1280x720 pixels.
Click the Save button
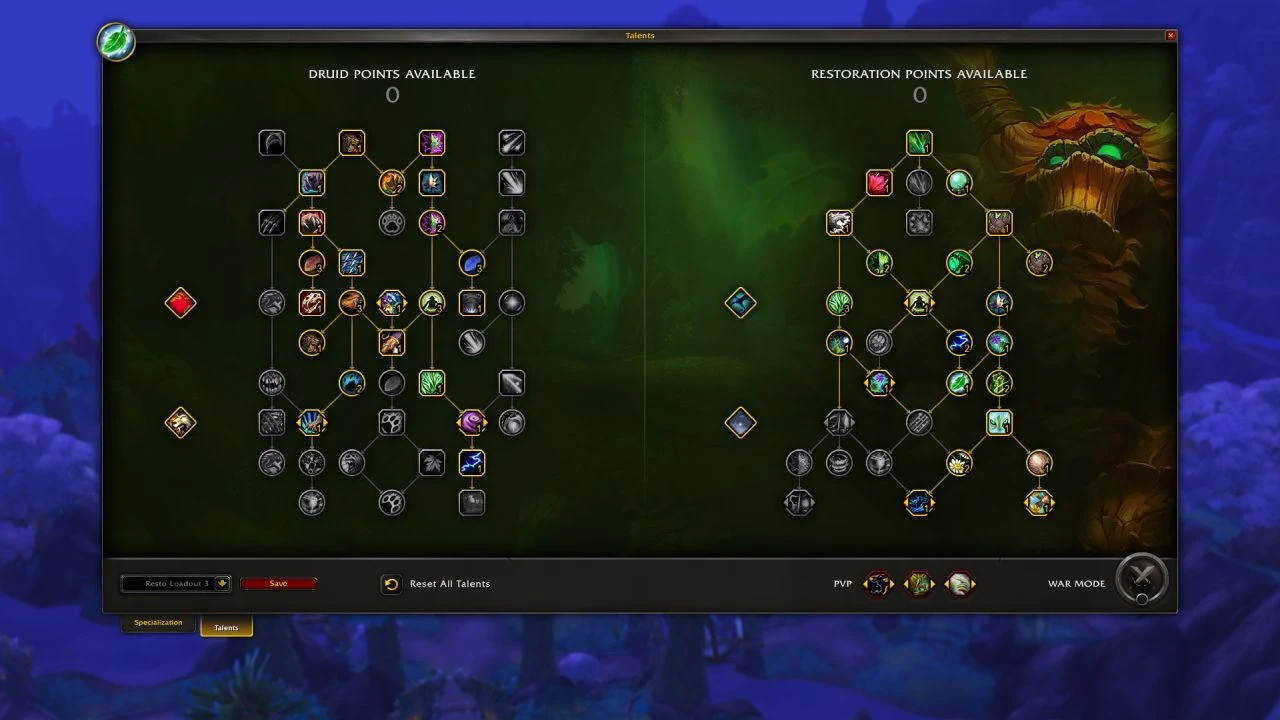(x=279, y=583)
